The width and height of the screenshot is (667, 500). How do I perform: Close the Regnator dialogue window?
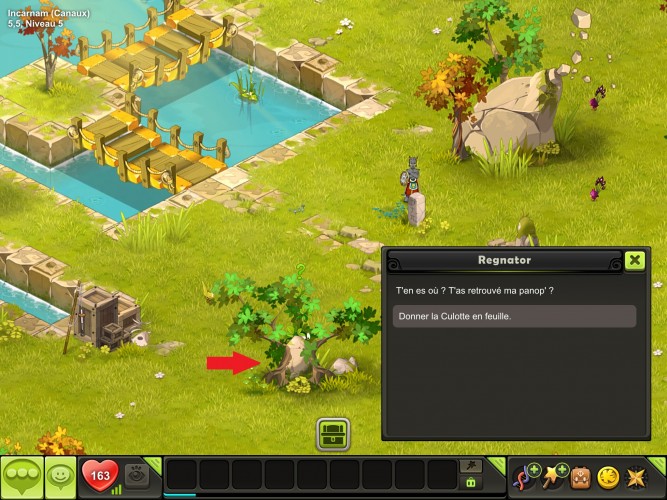[634, 260]
